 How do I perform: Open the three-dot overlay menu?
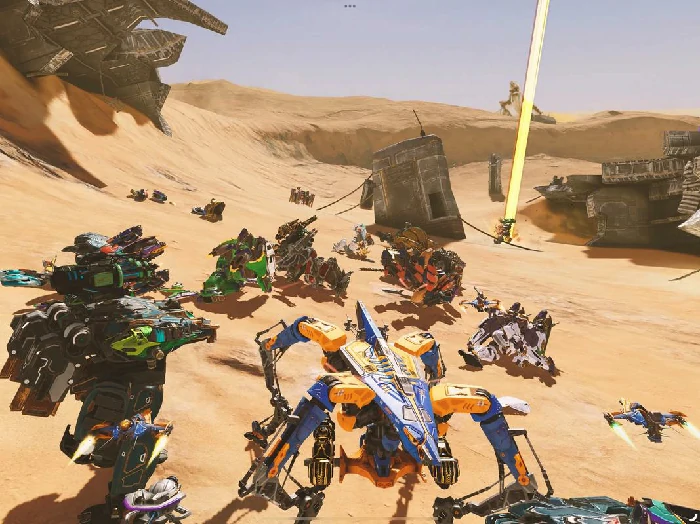pyautogui.click(x=349, y=6)
